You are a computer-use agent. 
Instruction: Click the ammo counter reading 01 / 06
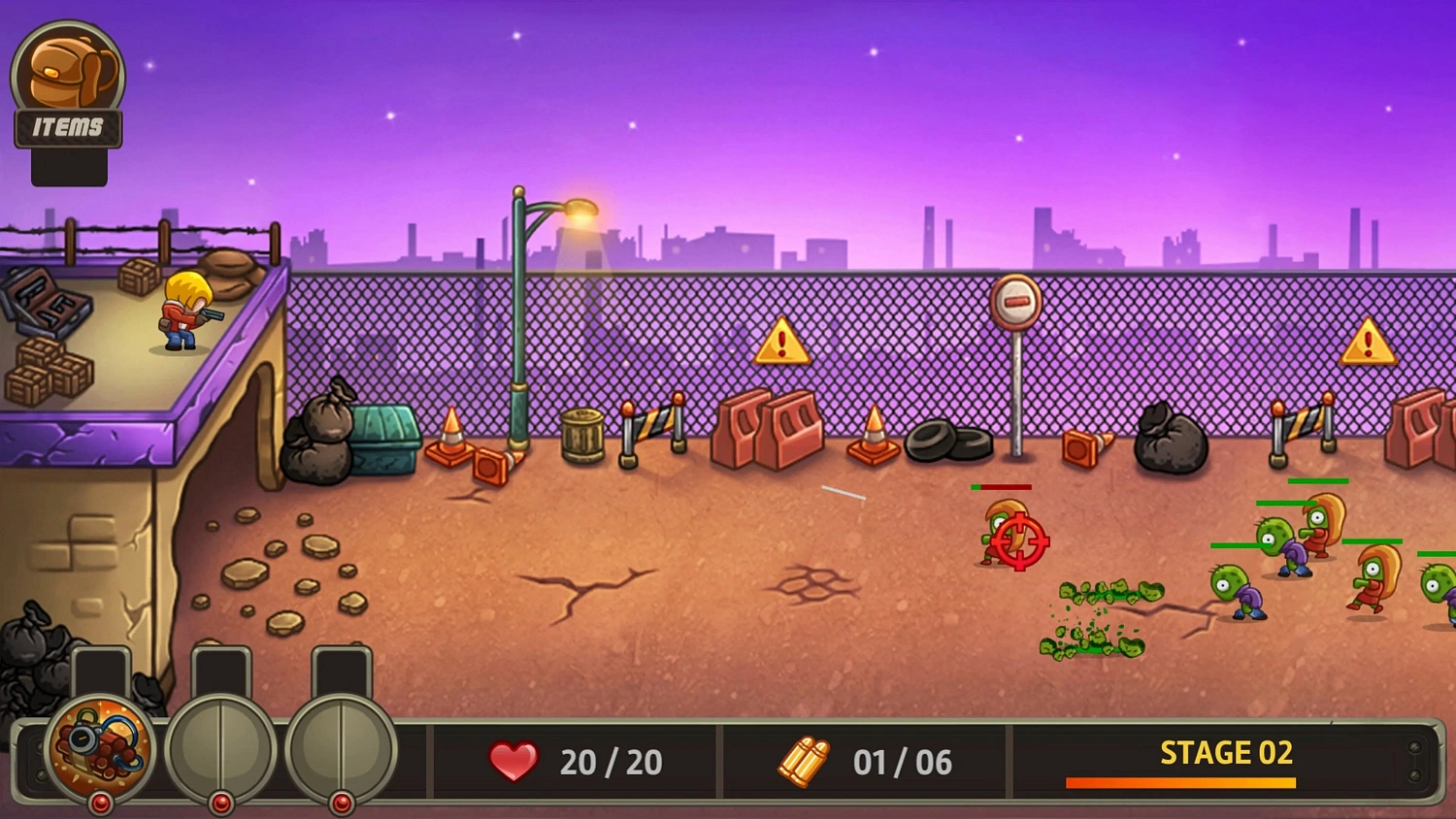(x=905, y=763)
